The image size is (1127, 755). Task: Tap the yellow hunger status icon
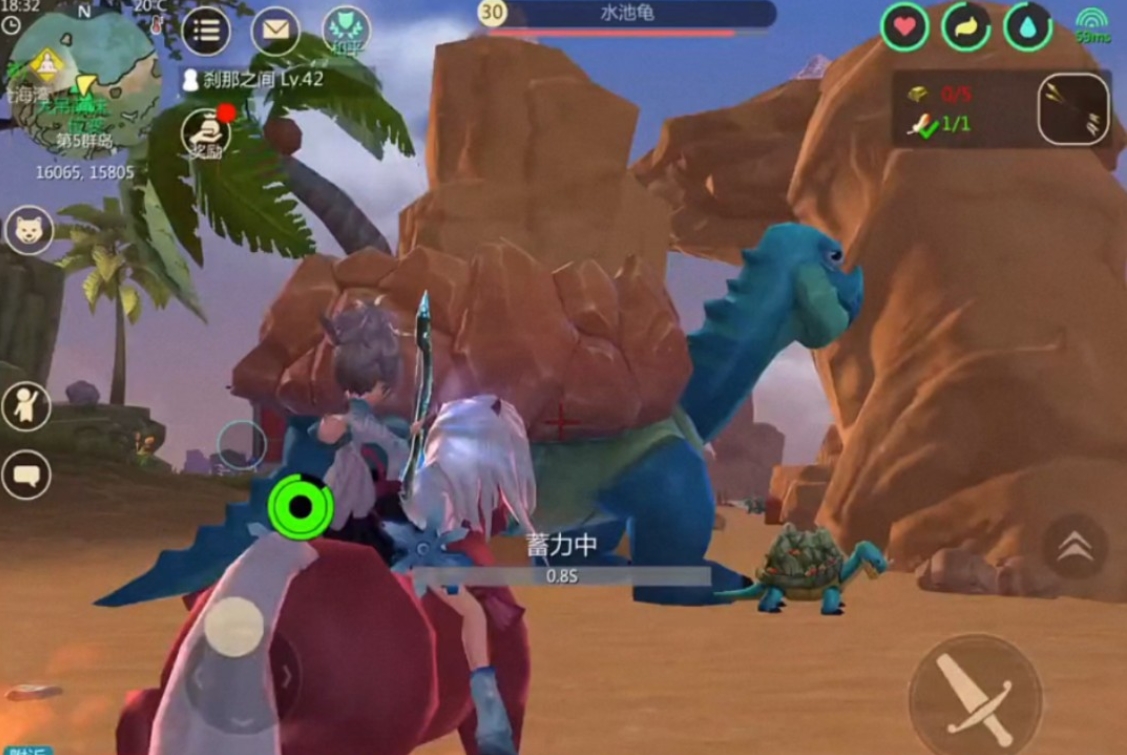(x=966, y=28)
